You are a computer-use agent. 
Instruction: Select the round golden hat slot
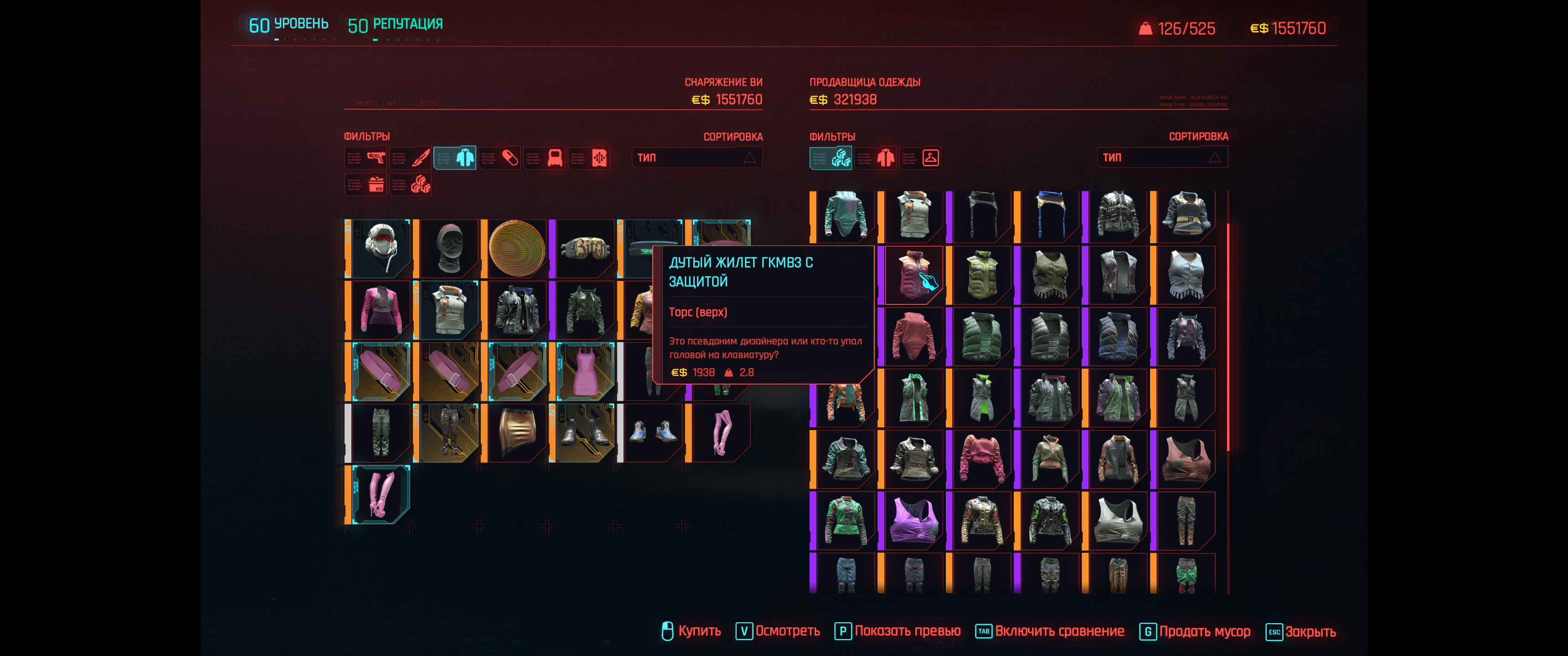tap(517, 248)
